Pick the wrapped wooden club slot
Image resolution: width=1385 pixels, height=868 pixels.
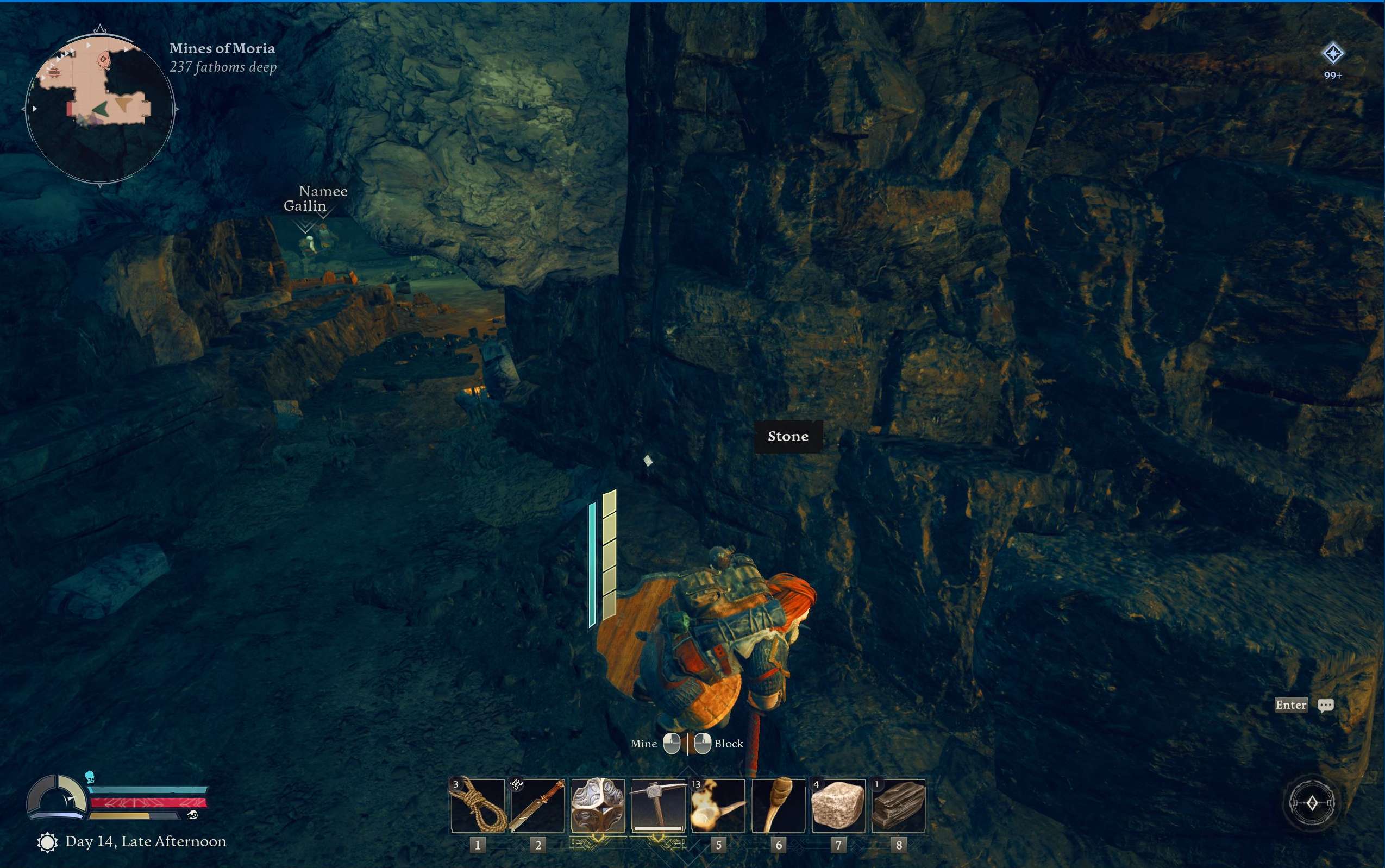tap(778, 806)
